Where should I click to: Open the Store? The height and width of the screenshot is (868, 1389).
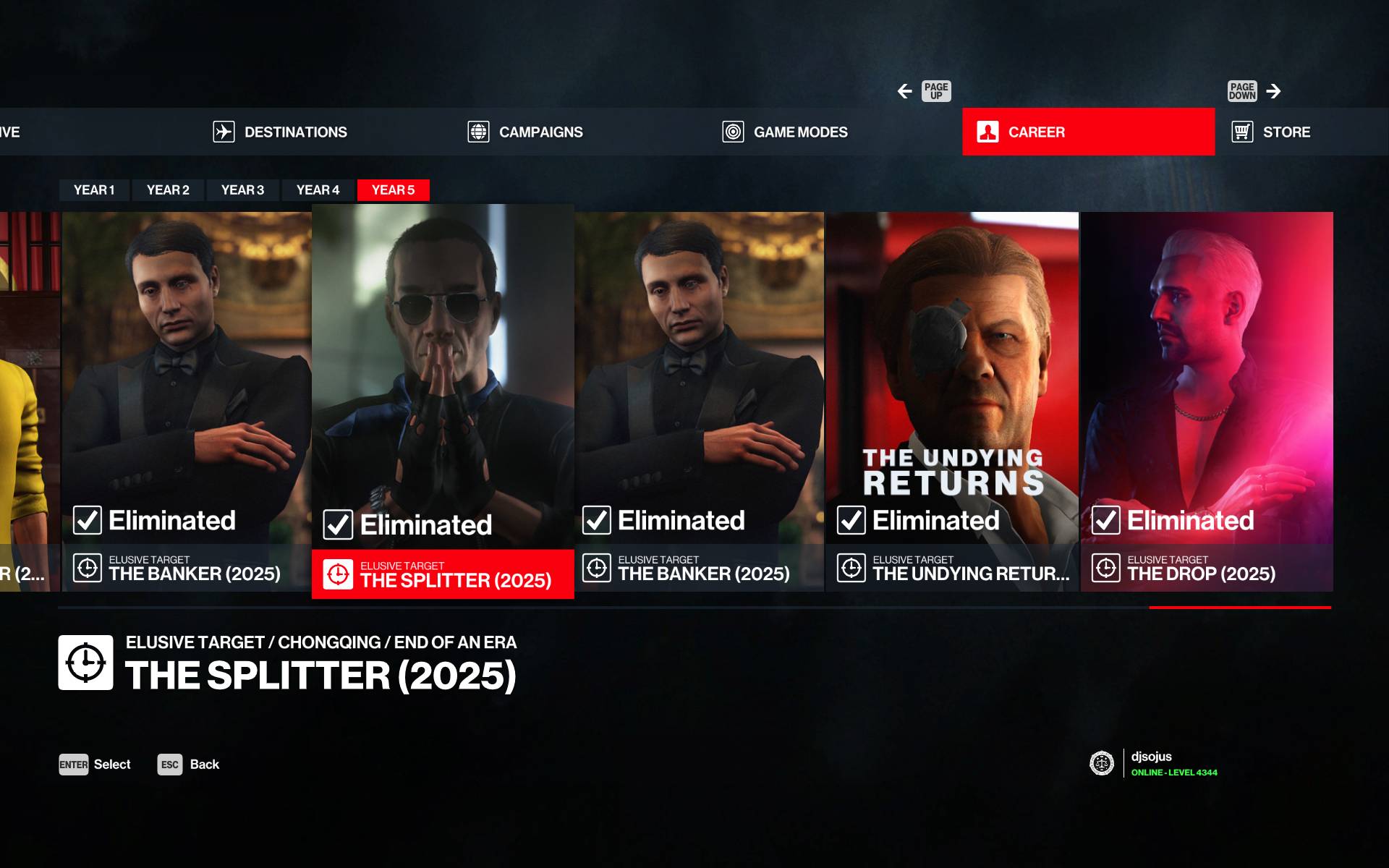(x=1272, y=132)
